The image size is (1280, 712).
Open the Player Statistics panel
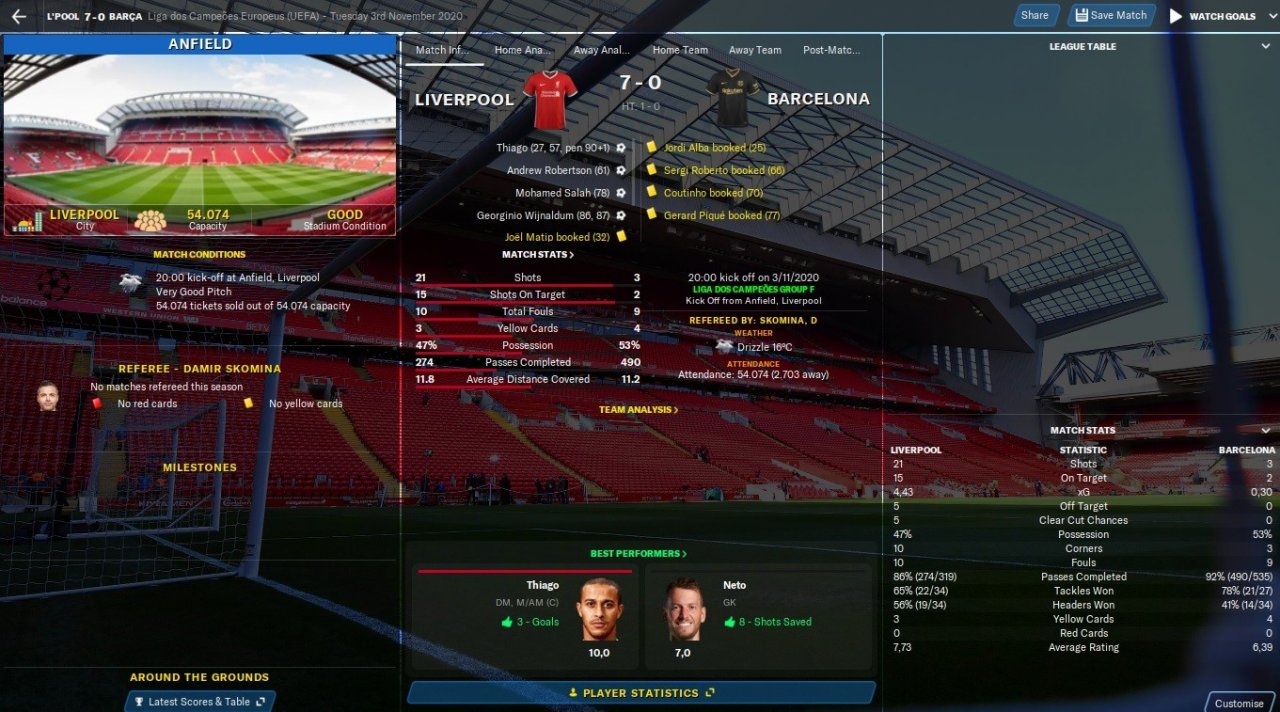click(x=641, y=693)
